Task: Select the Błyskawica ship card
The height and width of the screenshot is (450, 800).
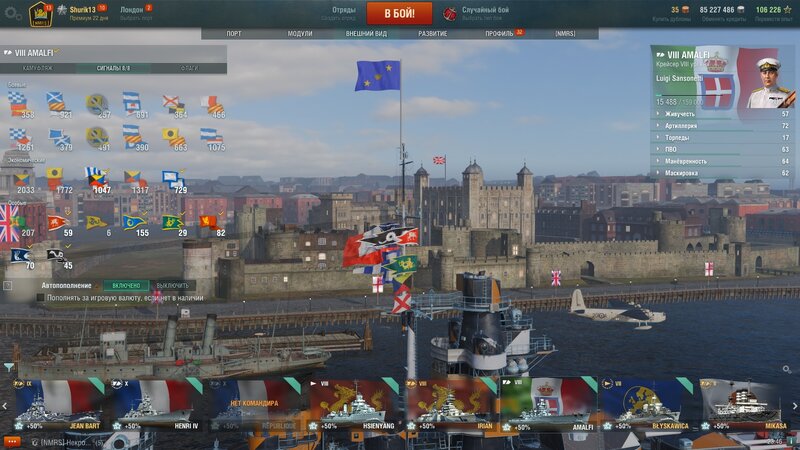Action: [644, 404]
